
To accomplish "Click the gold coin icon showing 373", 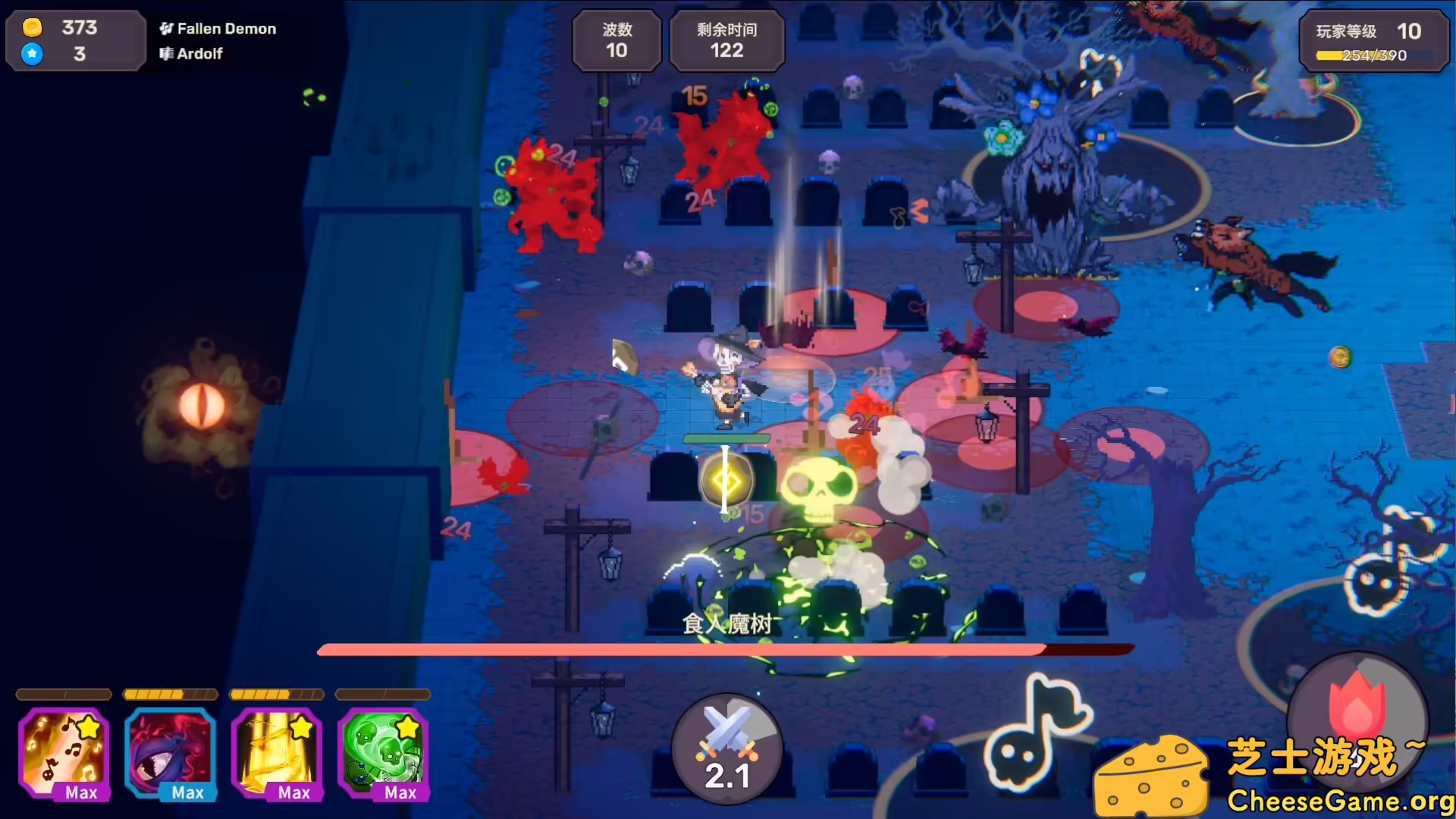I will coord(32,28).
